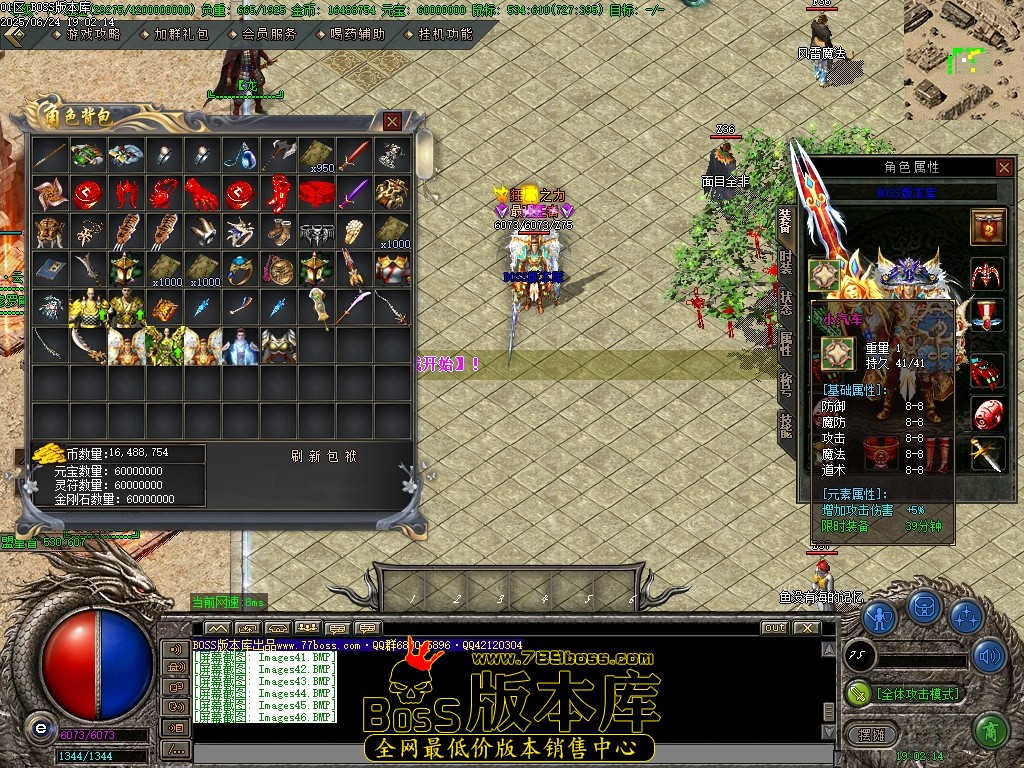Viewport: 1024px width, 768px height.
Task: Select the battle axe in backpack
Action: click(x=277, y=155)
